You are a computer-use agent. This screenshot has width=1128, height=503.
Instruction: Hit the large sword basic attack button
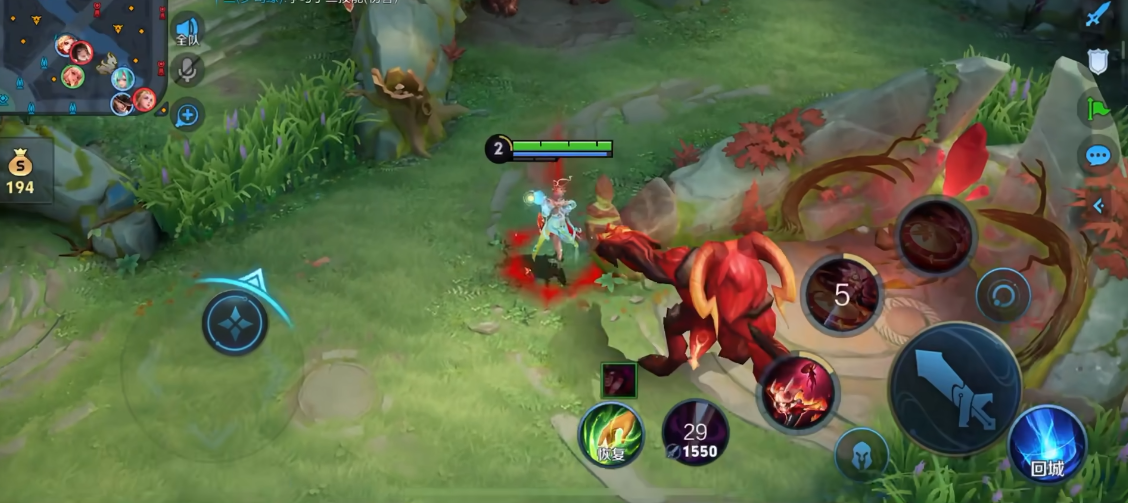[x=954, y=388]
